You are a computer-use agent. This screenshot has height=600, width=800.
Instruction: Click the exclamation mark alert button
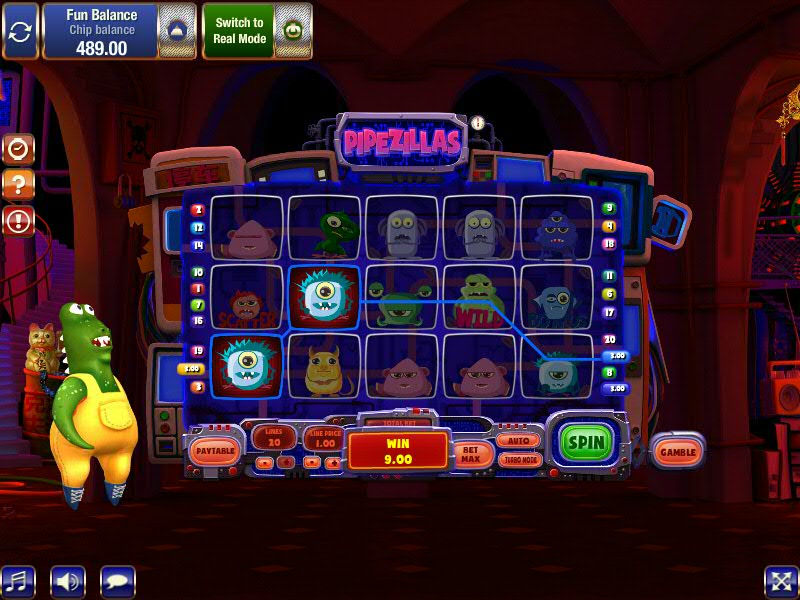point(19,220)
